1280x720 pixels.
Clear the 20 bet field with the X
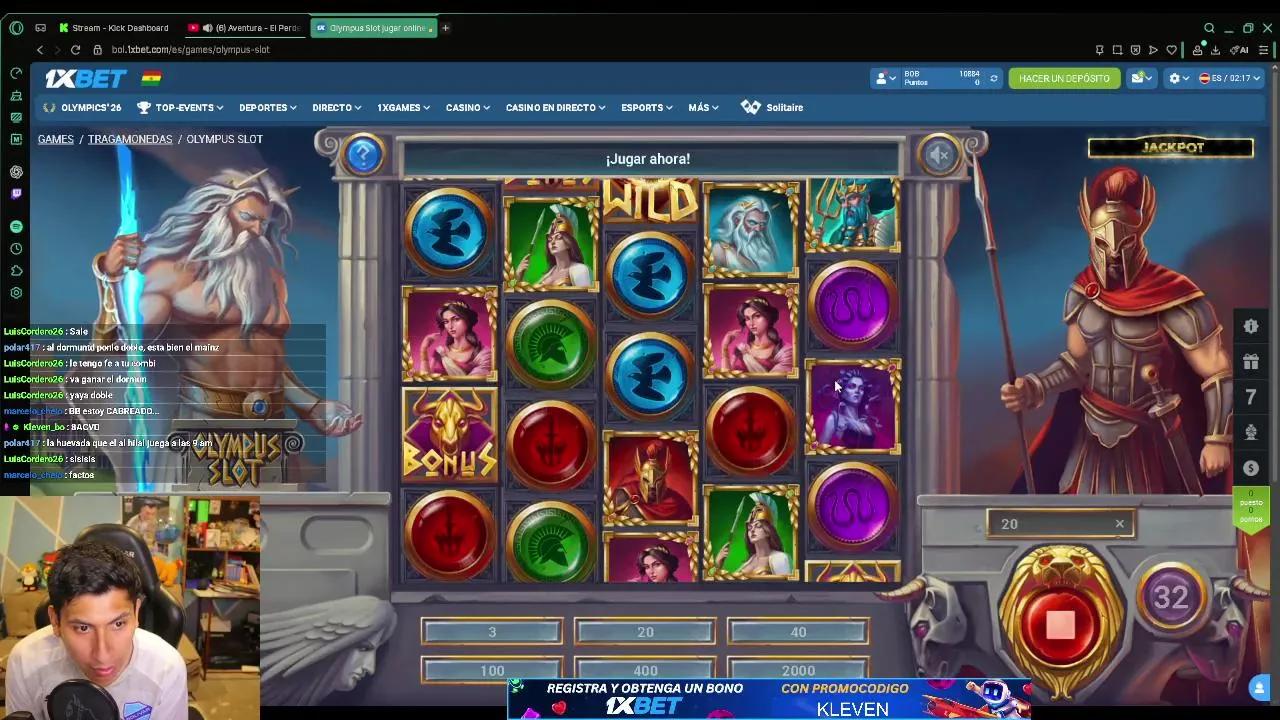coord(1119,523)
